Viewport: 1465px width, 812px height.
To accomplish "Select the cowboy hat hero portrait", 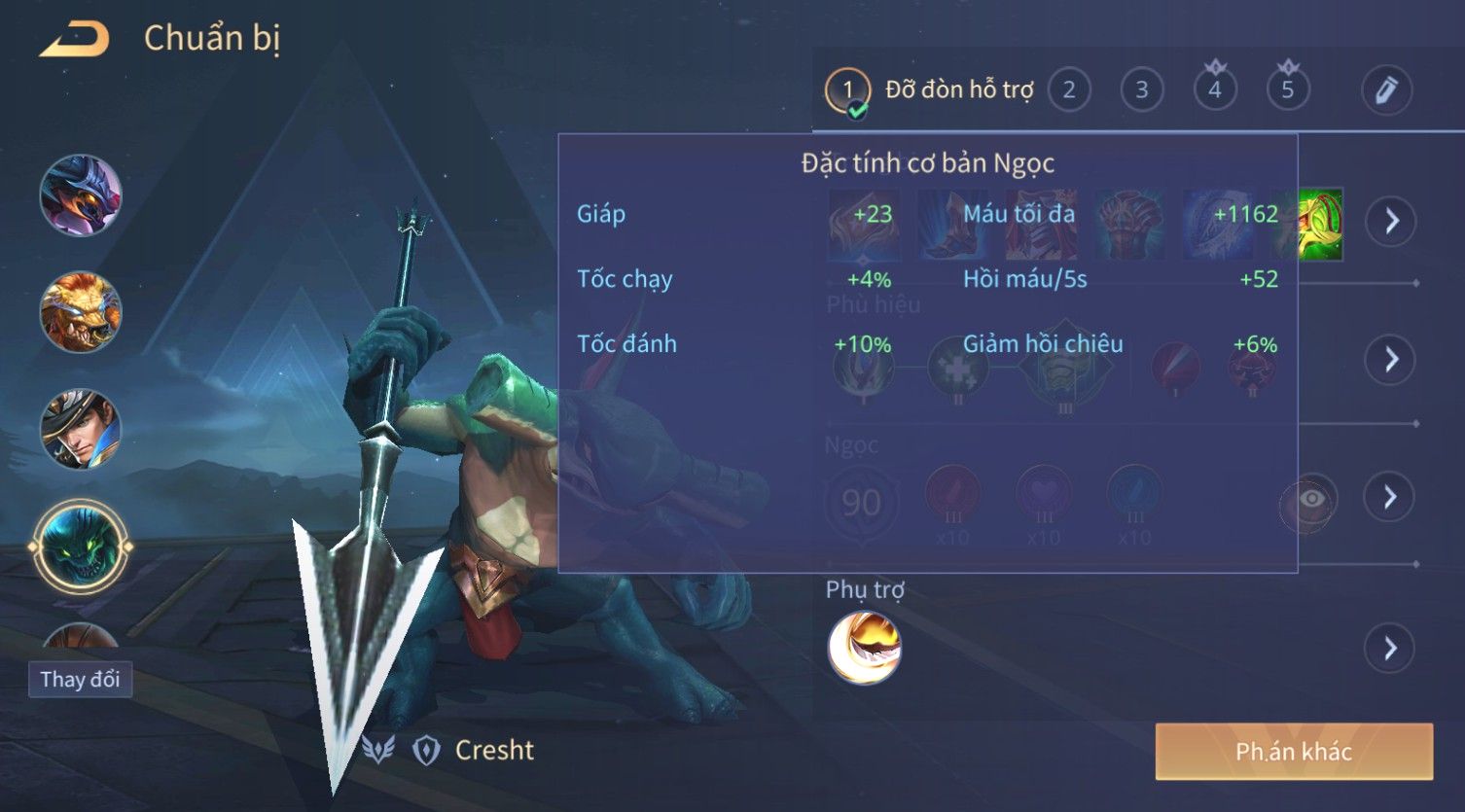I will click(x=81, y=429).
